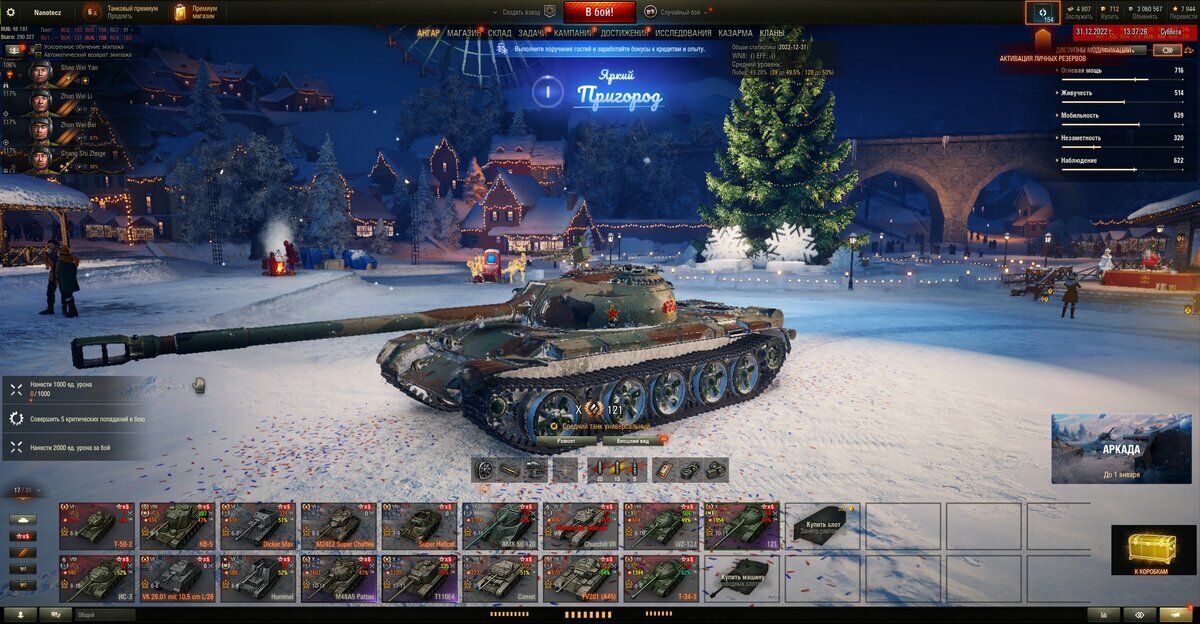This screenshot has width=1200, height=624.
Task: Click the «Ремонт» repair button
Action: pyautogui.click(x=566, y=440)
